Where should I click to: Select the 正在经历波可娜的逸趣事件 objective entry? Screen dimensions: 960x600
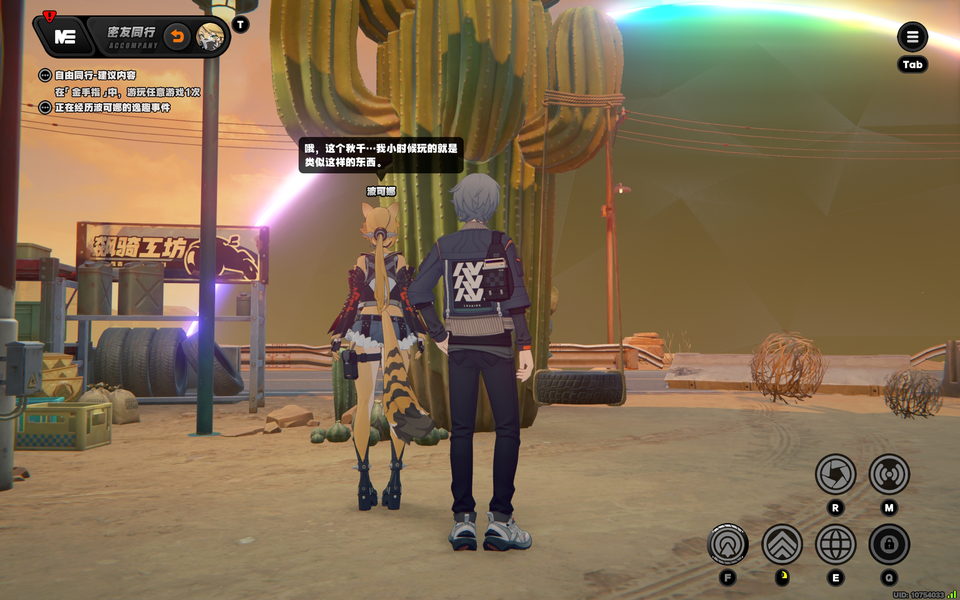112,107
